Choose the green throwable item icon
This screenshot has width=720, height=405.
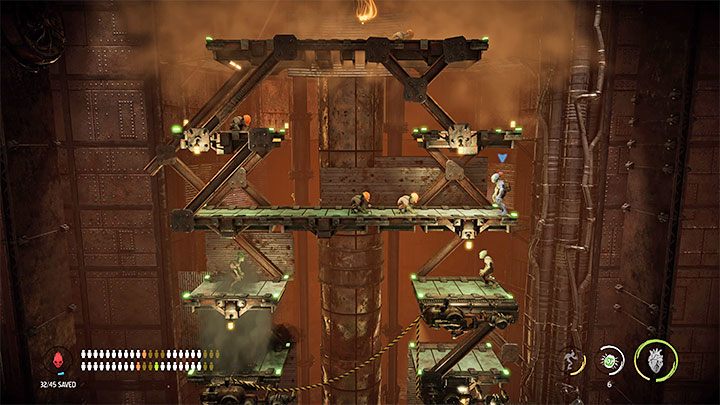point(611,359)
